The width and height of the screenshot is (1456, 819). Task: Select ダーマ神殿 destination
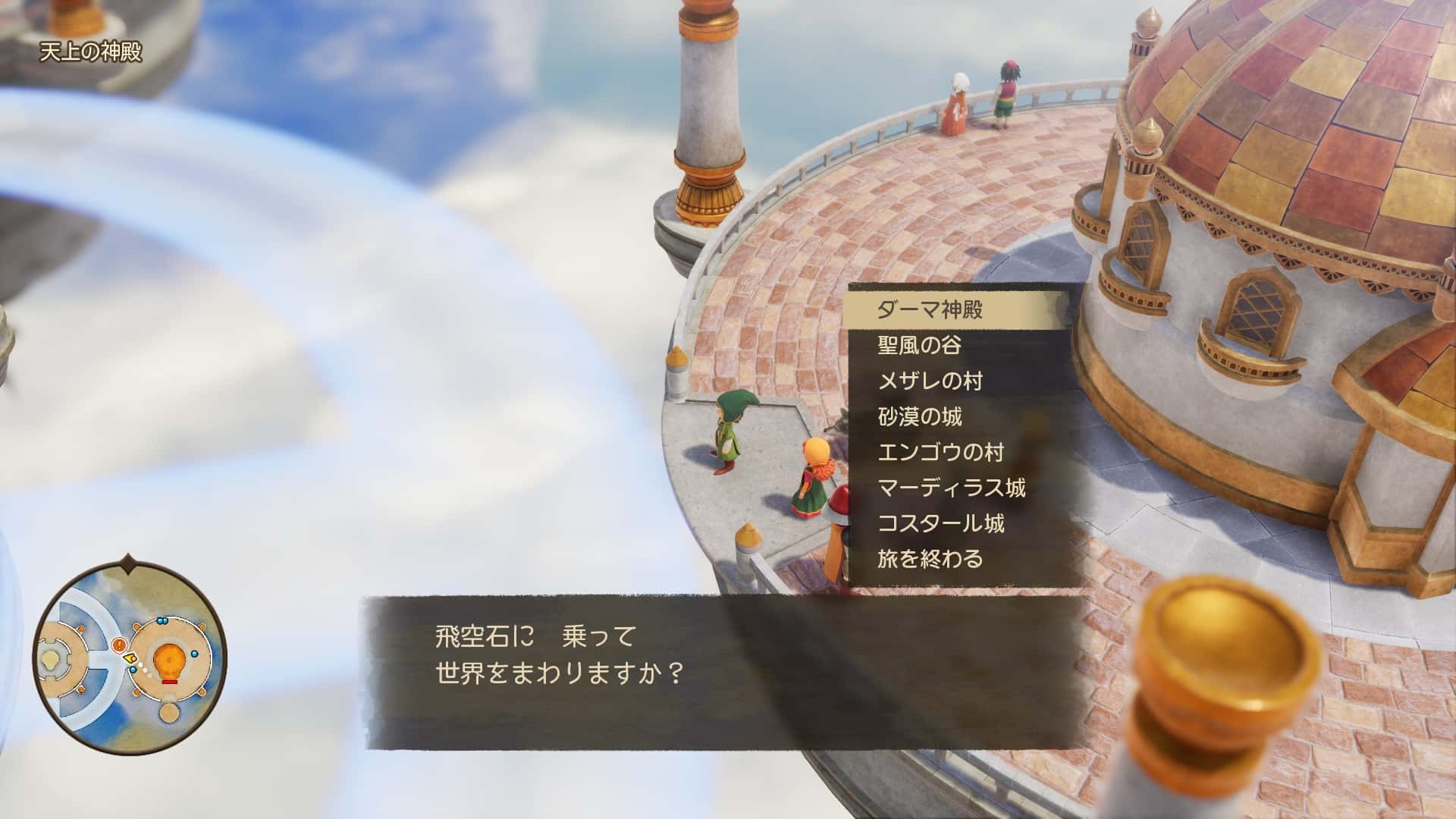(930, 309)
